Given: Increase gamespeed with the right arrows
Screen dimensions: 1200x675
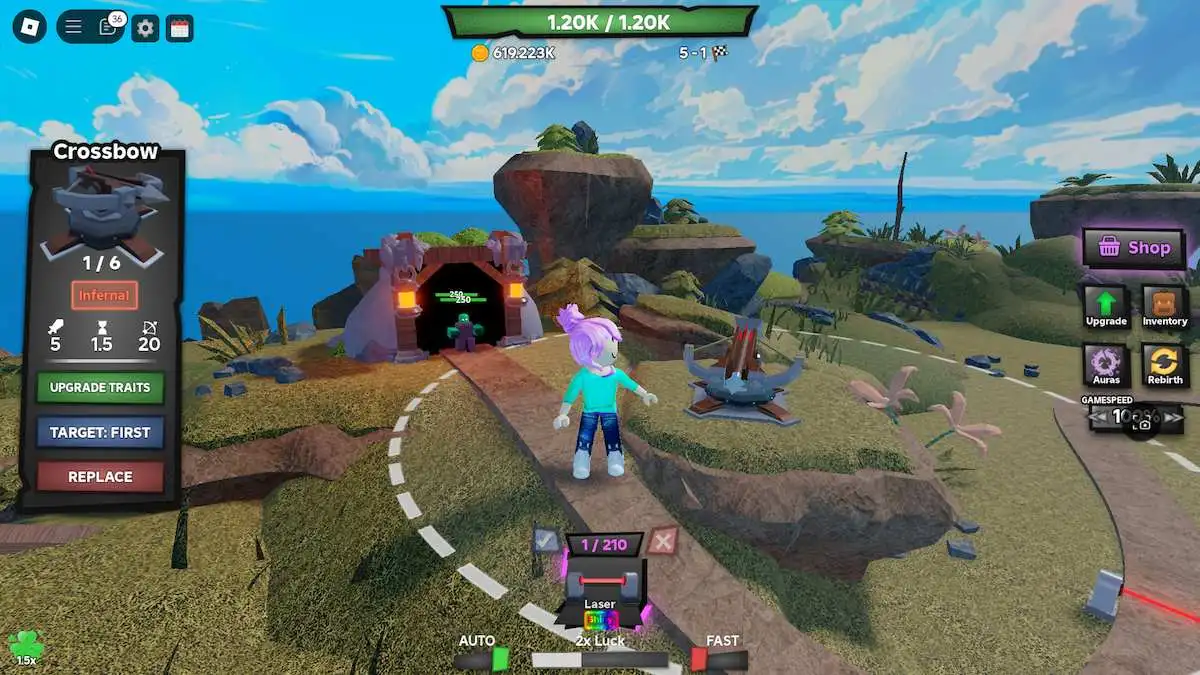Looking at the screenshot, I should (x=1172, y=416).
